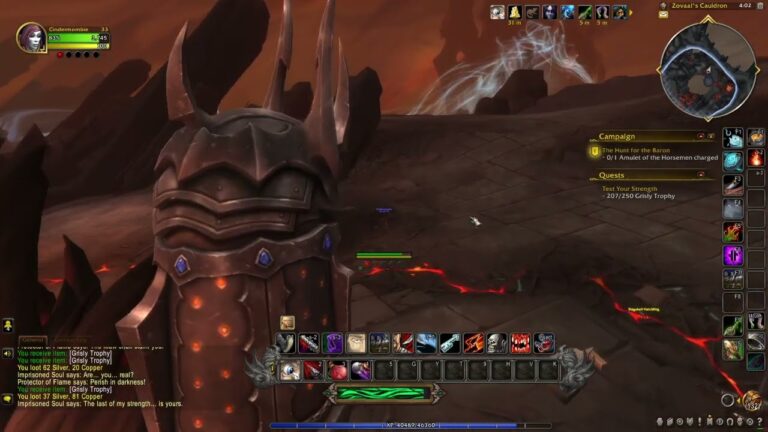This screenshot has height=432, width=768.
Task: Click the first buff icon in the top row
Action: (x=497, y=12)
